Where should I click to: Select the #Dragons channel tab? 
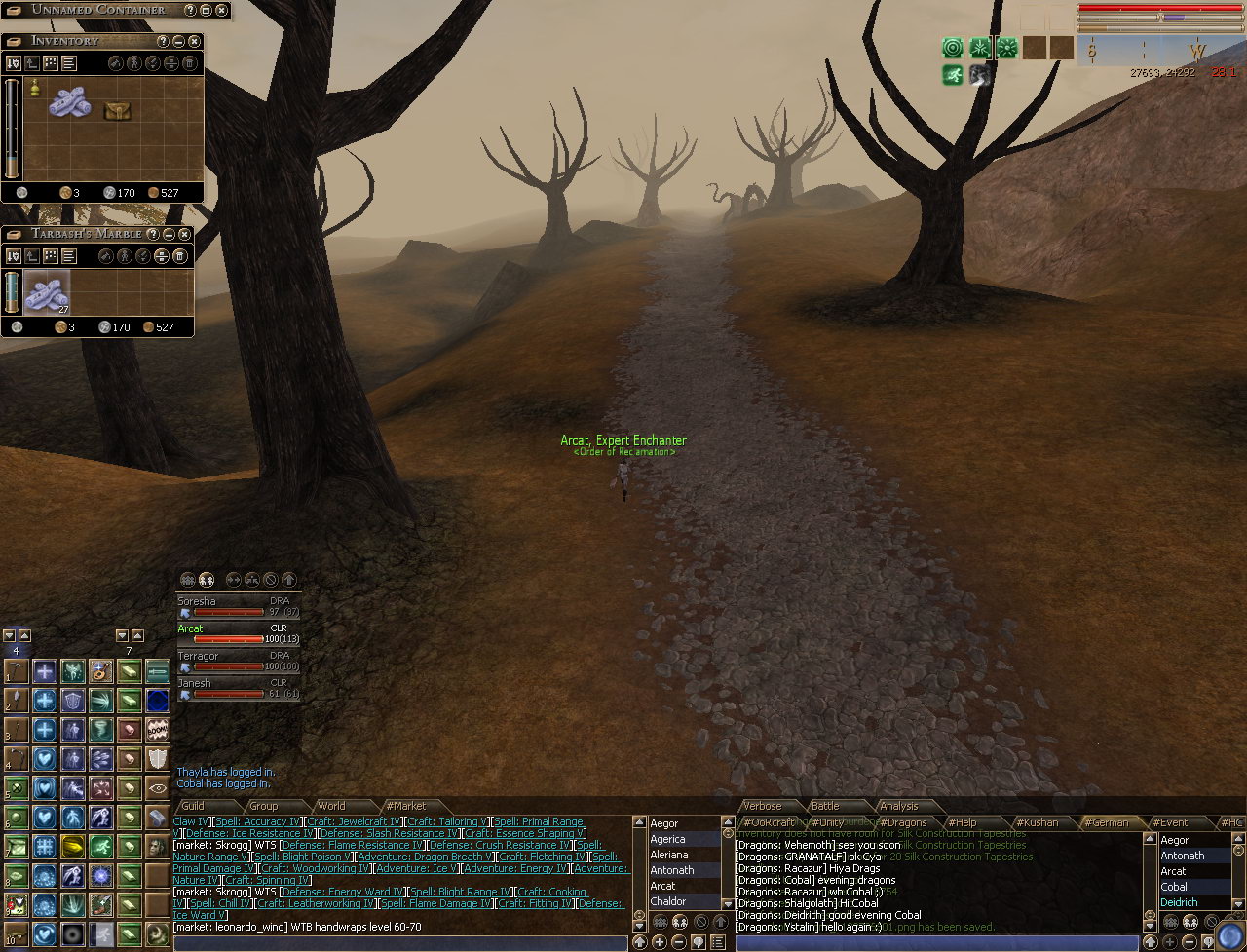pos(902,822)
